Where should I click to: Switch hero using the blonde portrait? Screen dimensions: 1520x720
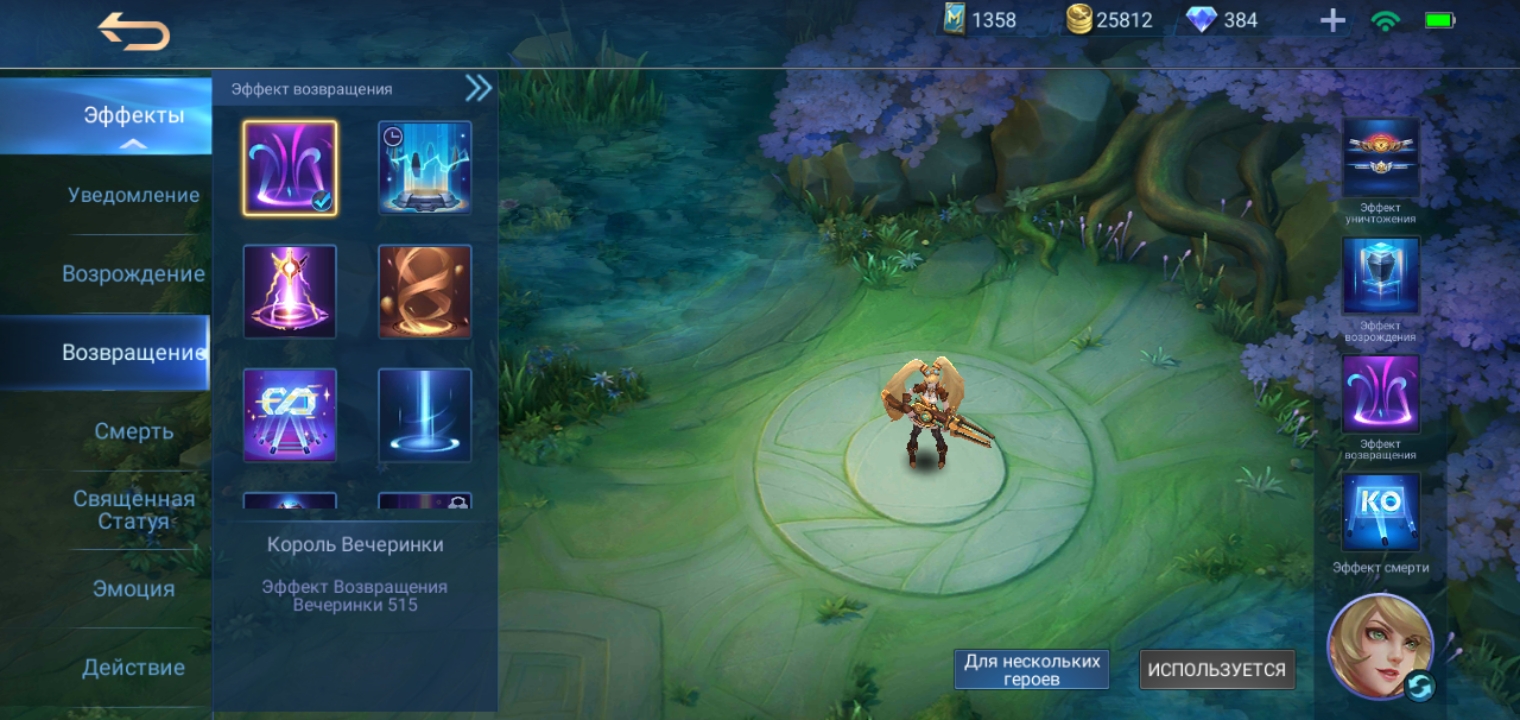tap(1380, 647)
